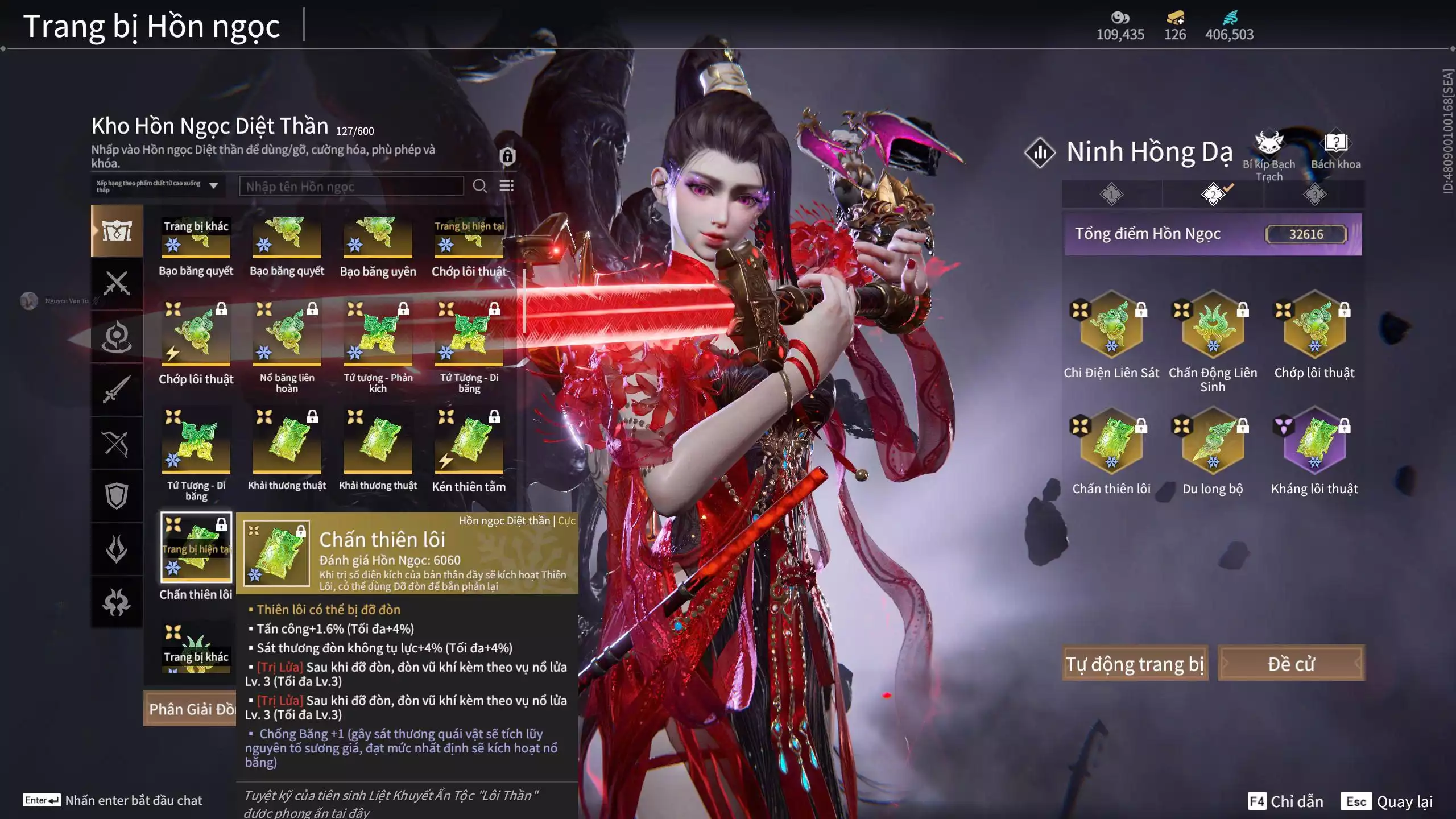1456x819 pixels.
Task: Type in the Nhập tên Hồn ngọc search field
Action: pos(351,187)
